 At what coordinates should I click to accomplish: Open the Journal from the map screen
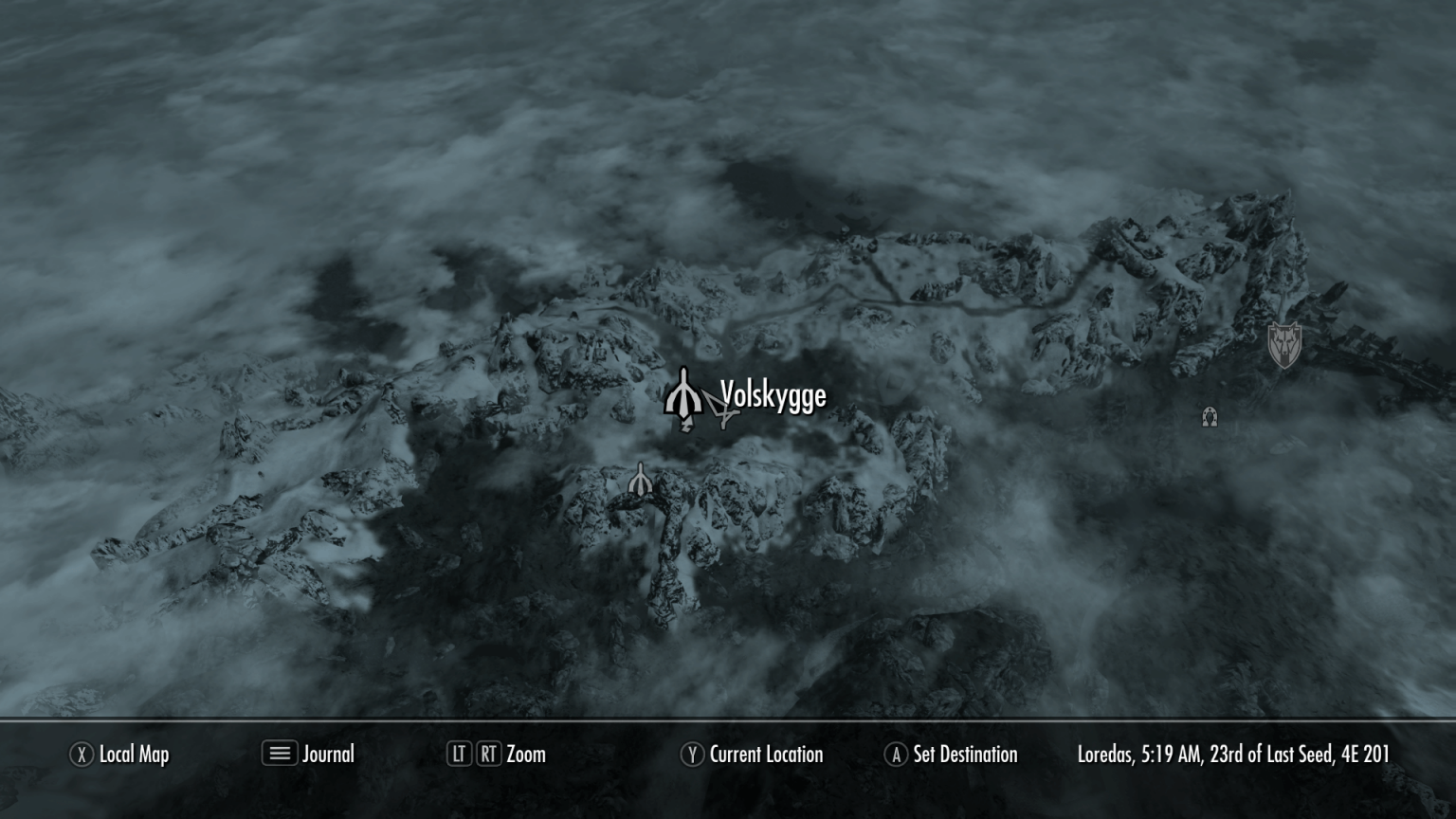pos(327,755)
